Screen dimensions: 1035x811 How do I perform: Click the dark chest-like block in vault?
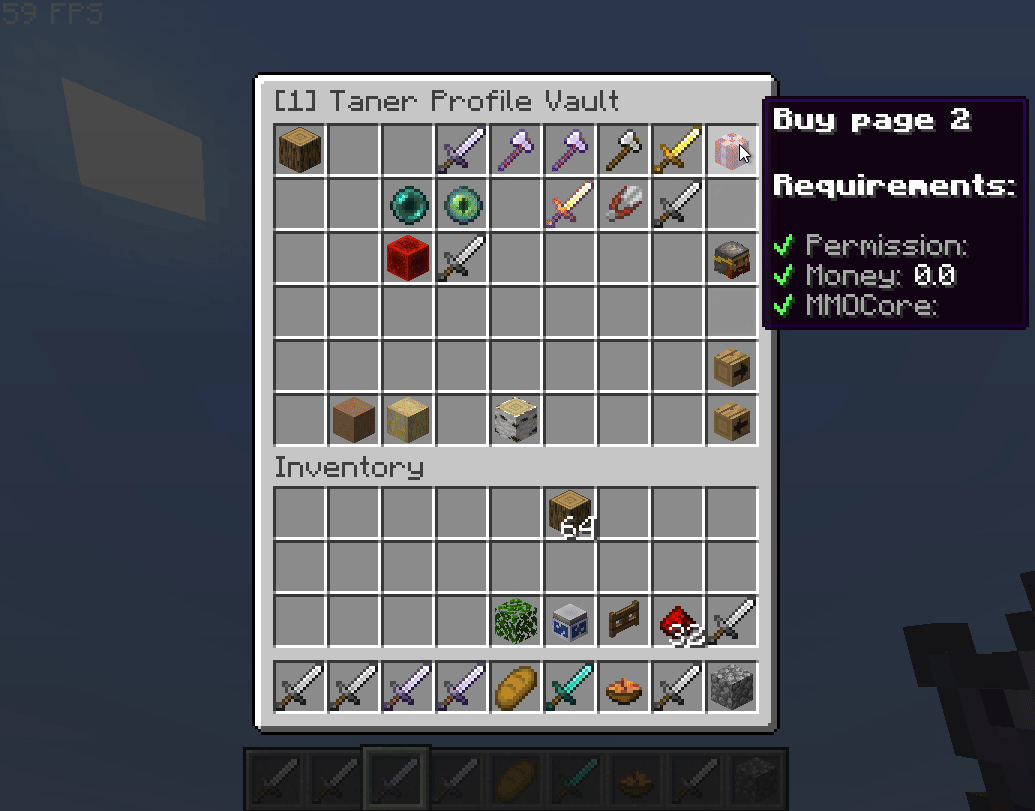(x=731, y=259)
